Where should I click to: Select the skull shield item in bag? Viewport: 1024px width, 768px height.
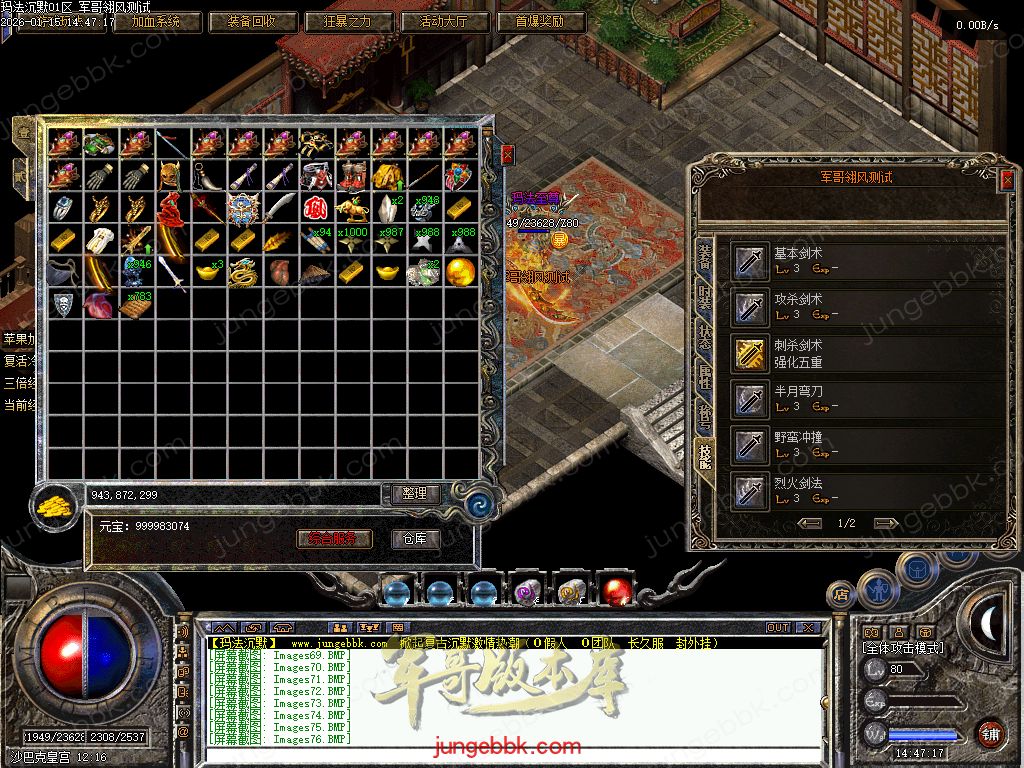(63, 304)
